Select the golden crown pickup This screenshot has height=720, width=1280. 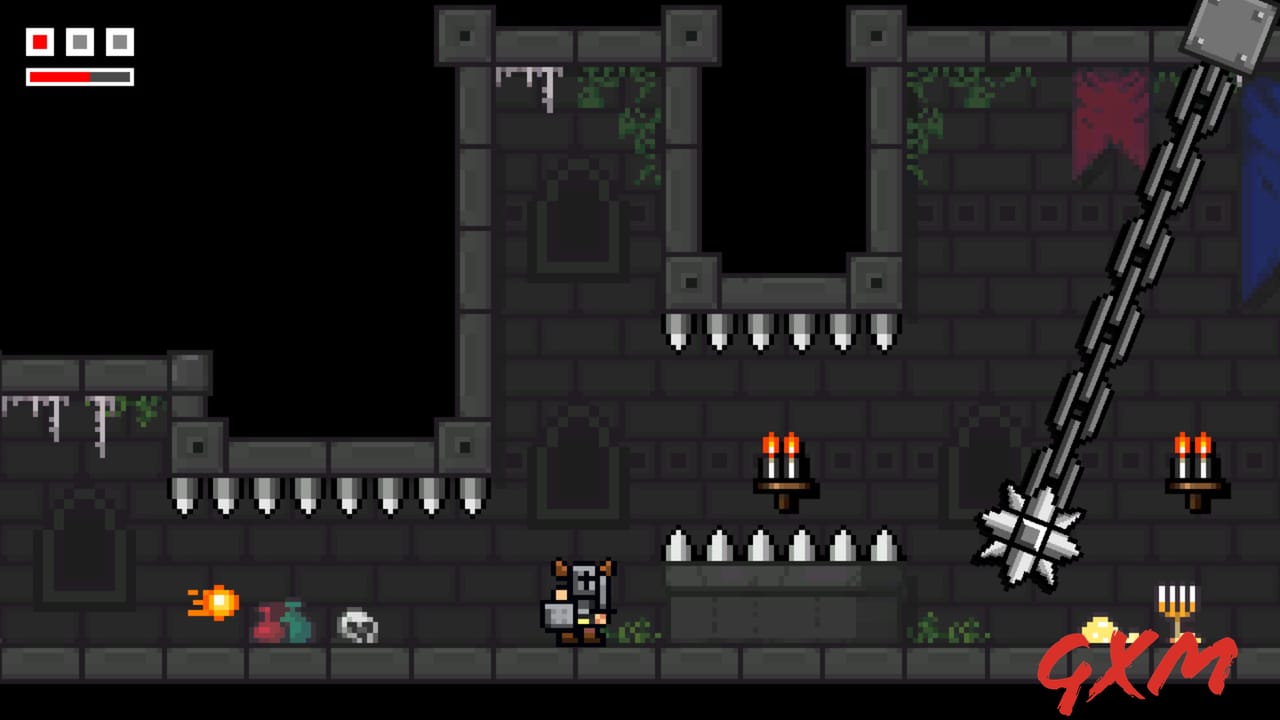tap(1100, 632)
